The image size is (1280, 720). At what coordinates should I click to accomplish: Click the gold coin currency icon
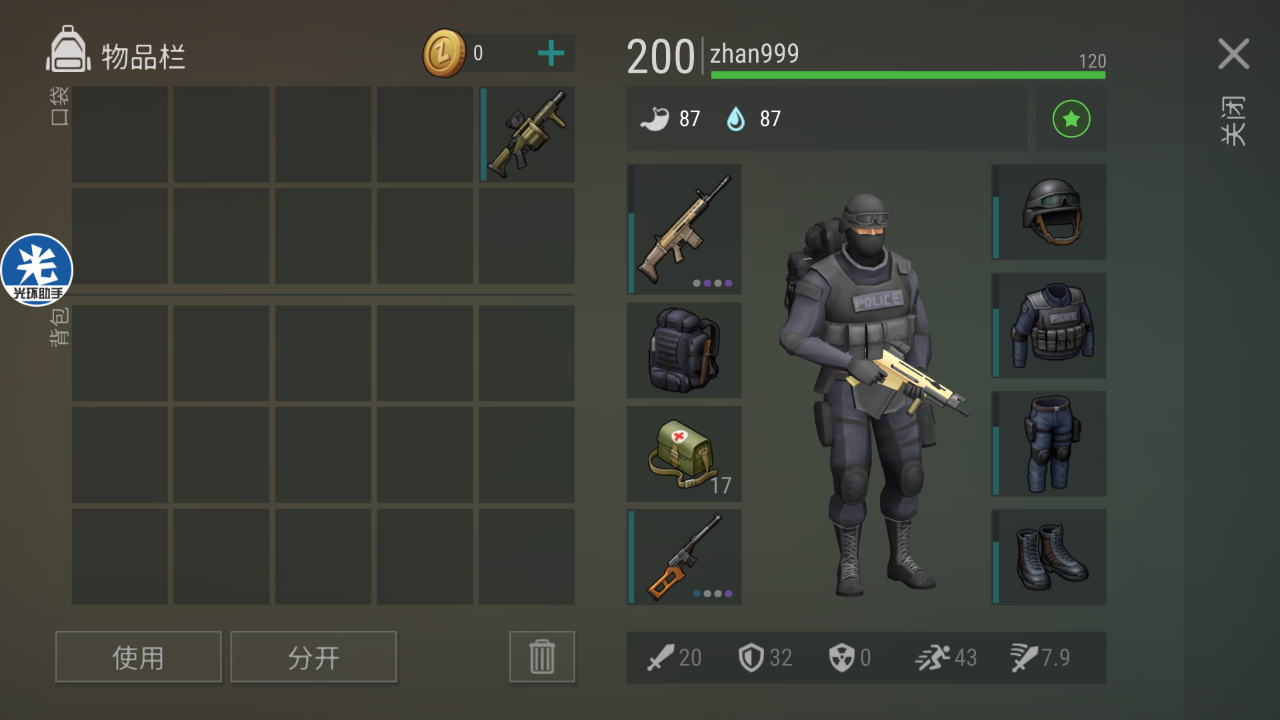point(444,53)
